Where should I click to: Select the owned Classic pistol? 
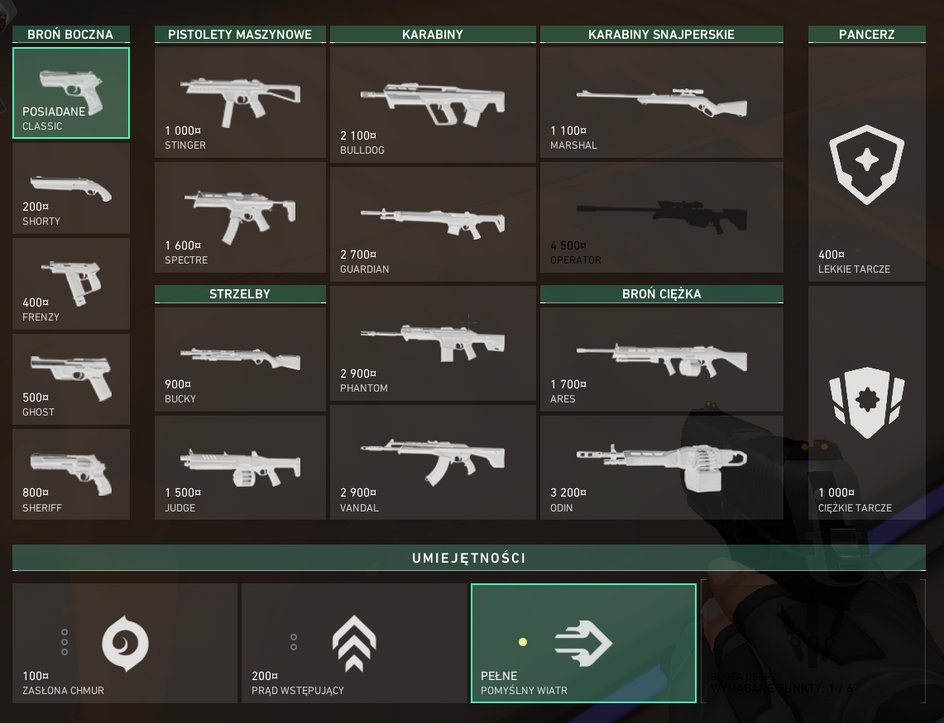coord(71,93)
